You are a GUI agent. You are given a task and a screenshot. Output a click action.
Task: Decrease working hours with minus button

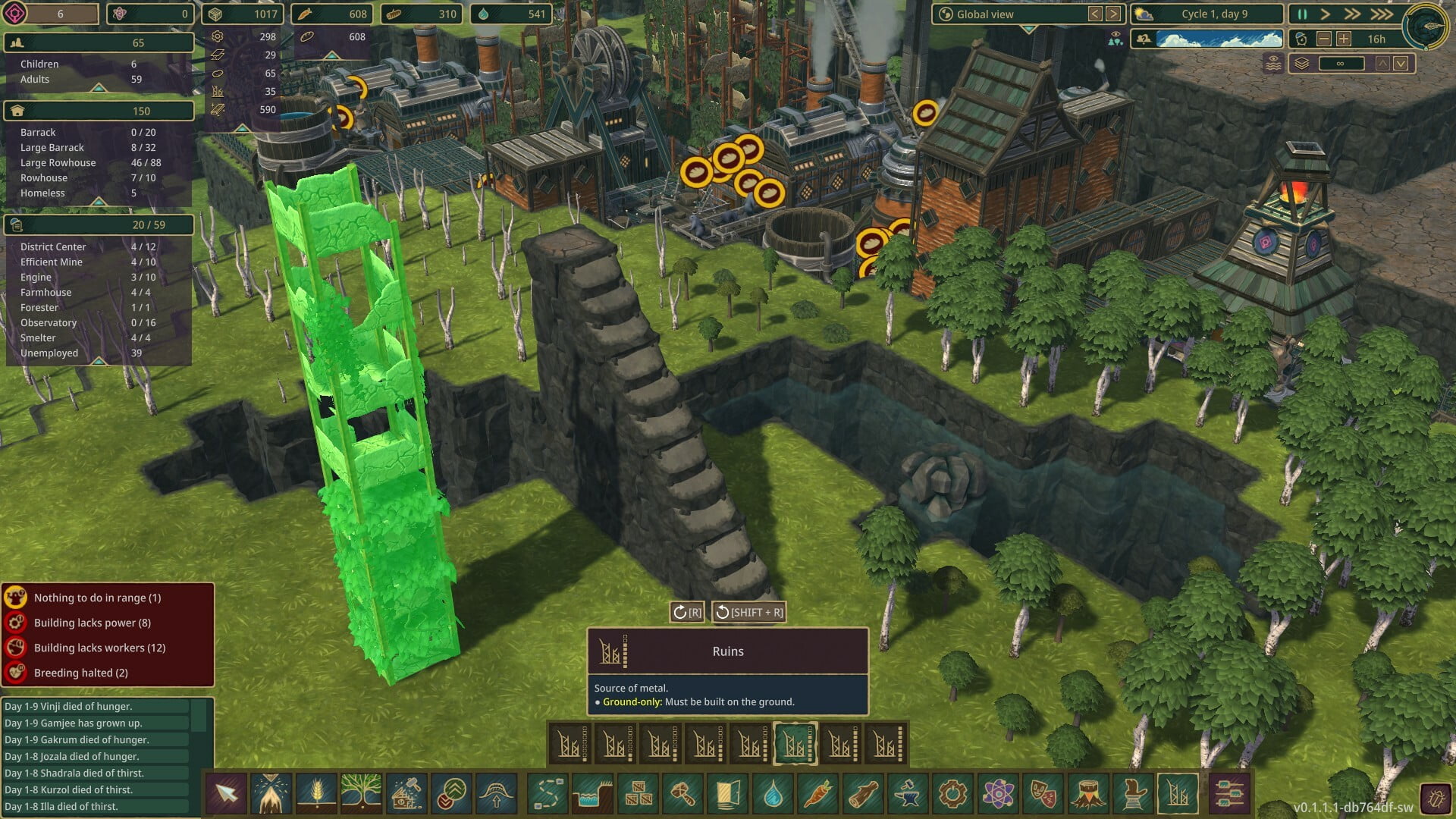(1324, 39)
